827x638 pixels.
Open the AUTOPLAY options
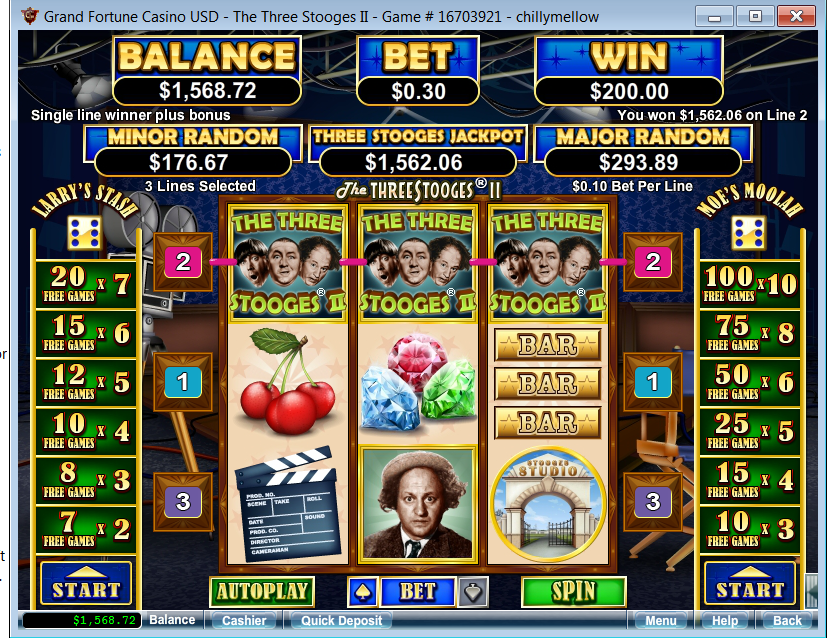(x=262, y=591)
